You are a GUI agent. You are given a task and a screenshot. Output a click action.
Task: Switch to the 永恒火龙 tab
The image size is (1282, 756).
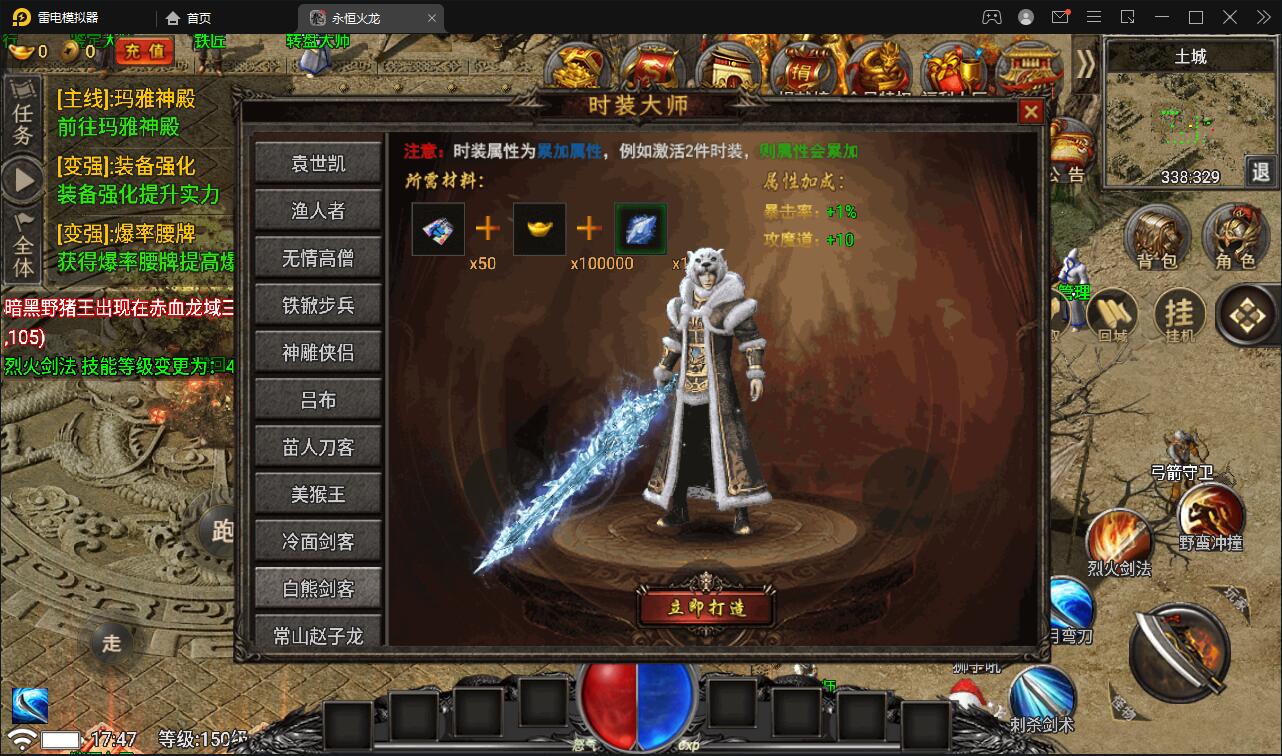[356, 17]
